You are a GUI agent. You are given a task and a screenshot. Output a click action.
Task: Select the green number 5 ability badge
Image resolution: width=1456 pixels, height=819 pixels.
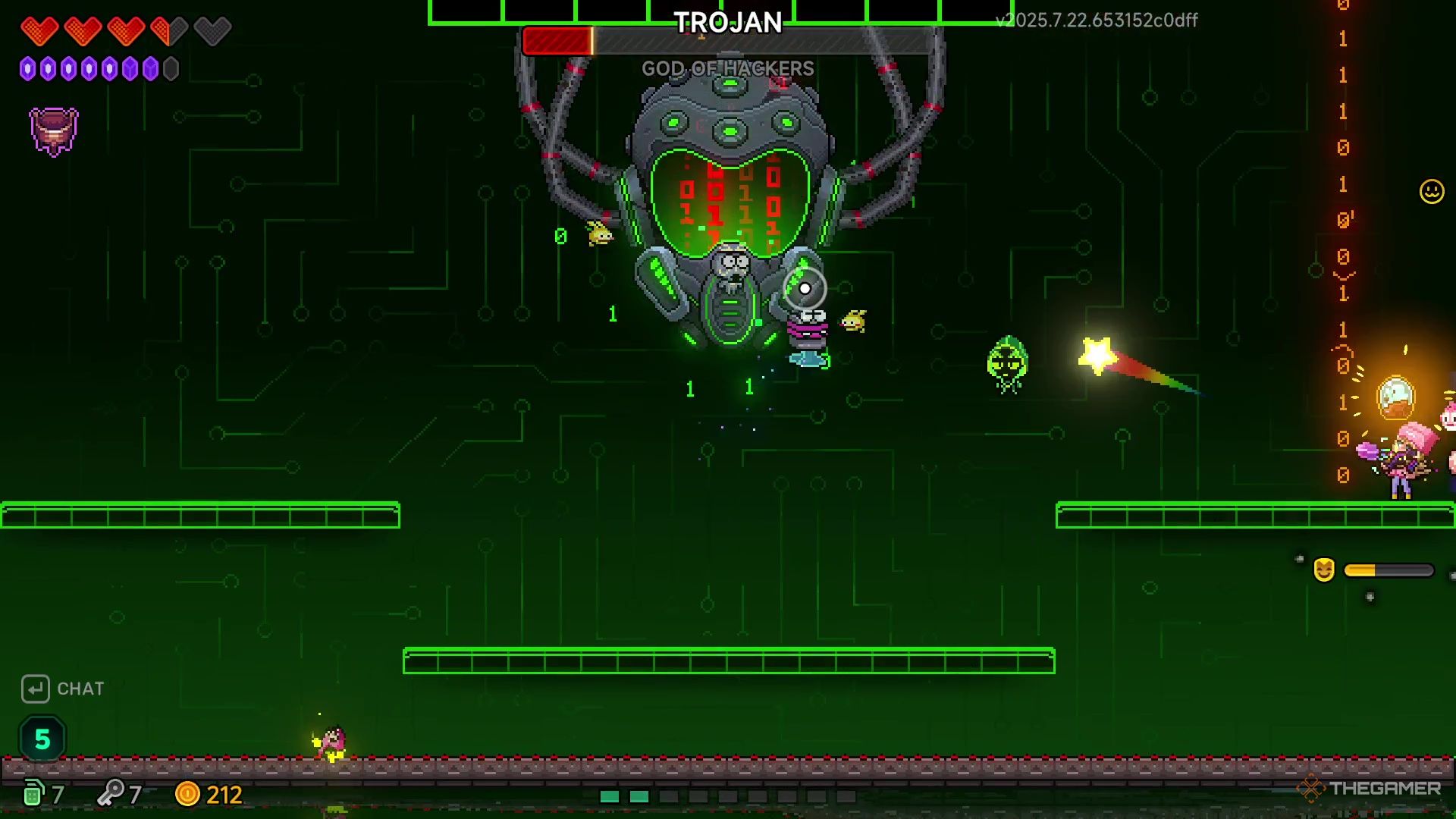tap(42, 739)
